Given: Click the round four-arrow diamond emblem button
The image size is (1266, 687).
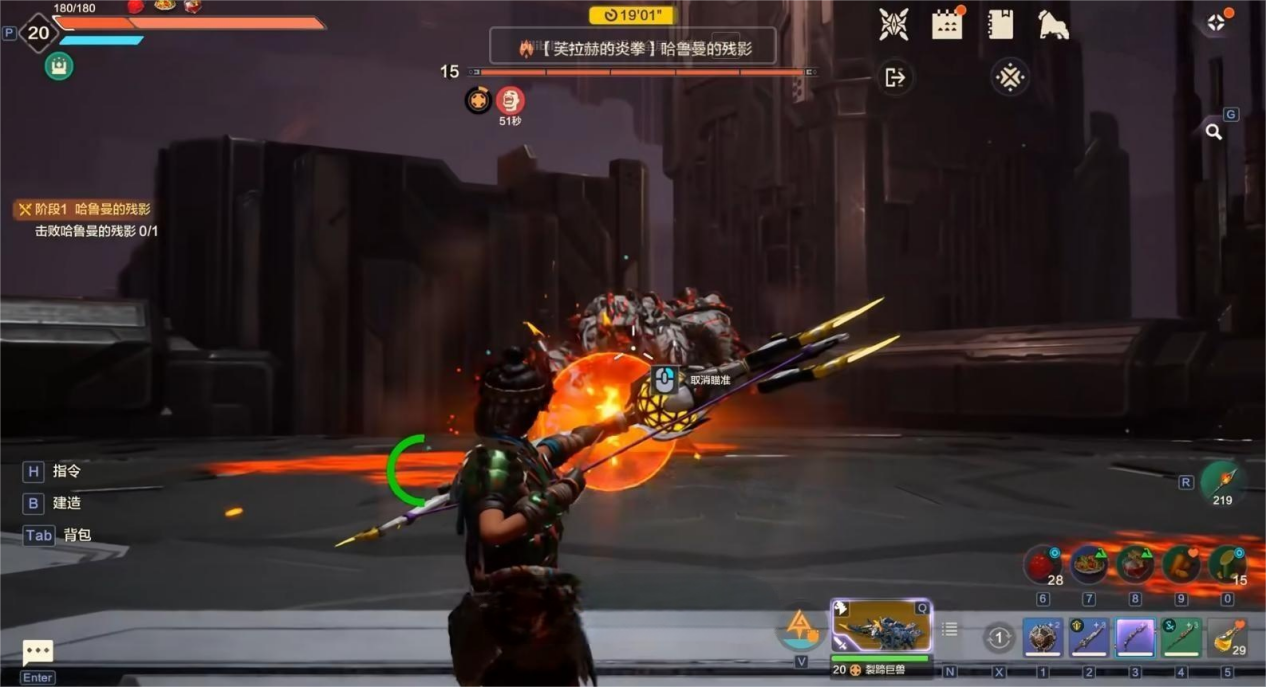Looking at the screenshot, I should (x=1010, y=77).
